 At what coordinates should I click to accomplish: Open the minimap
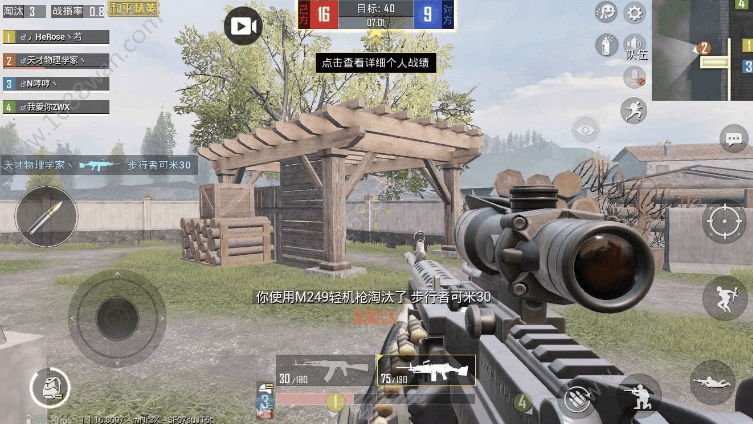702,50
